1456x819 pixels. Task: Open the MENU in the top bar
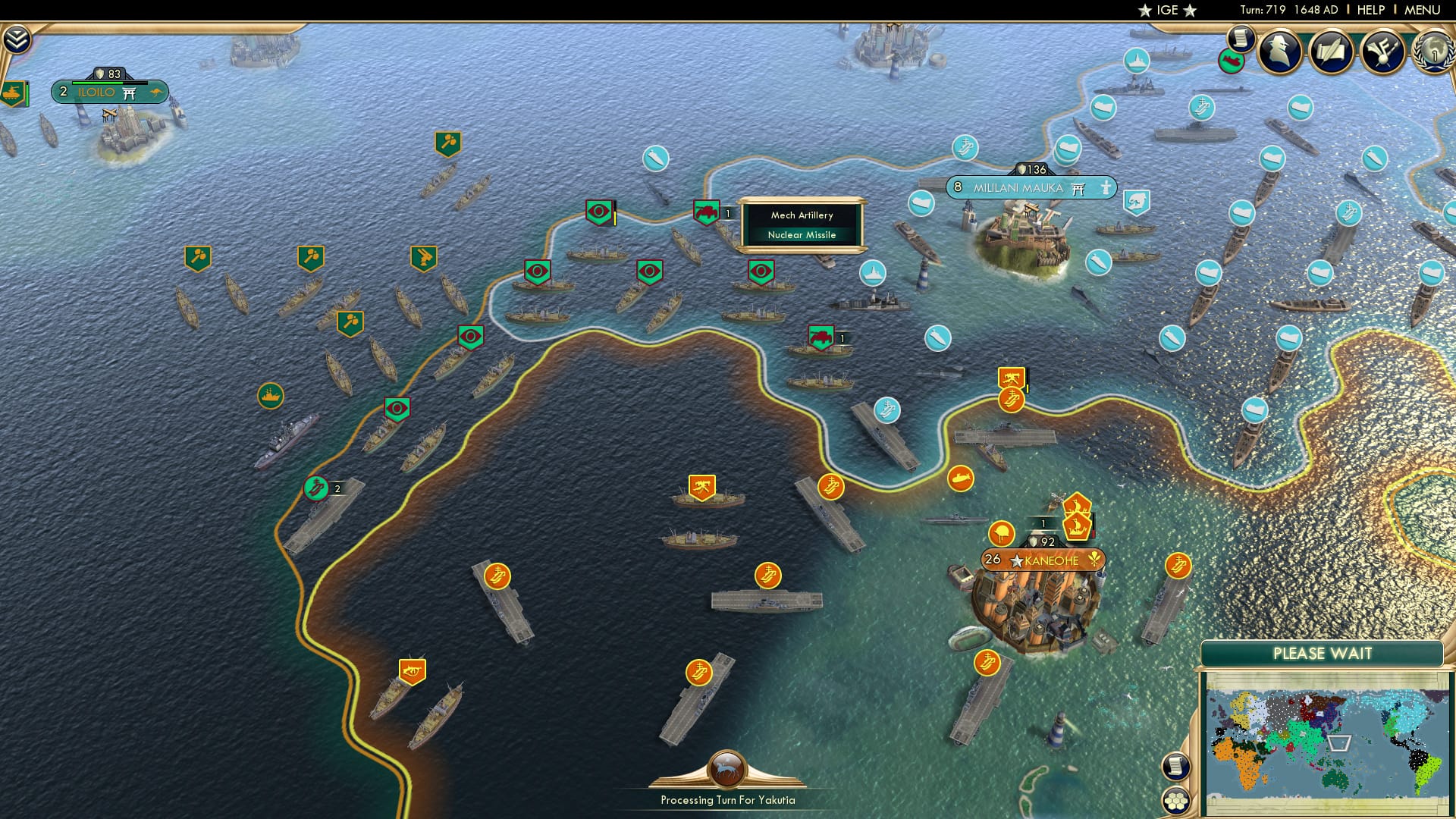[1420, 10]
